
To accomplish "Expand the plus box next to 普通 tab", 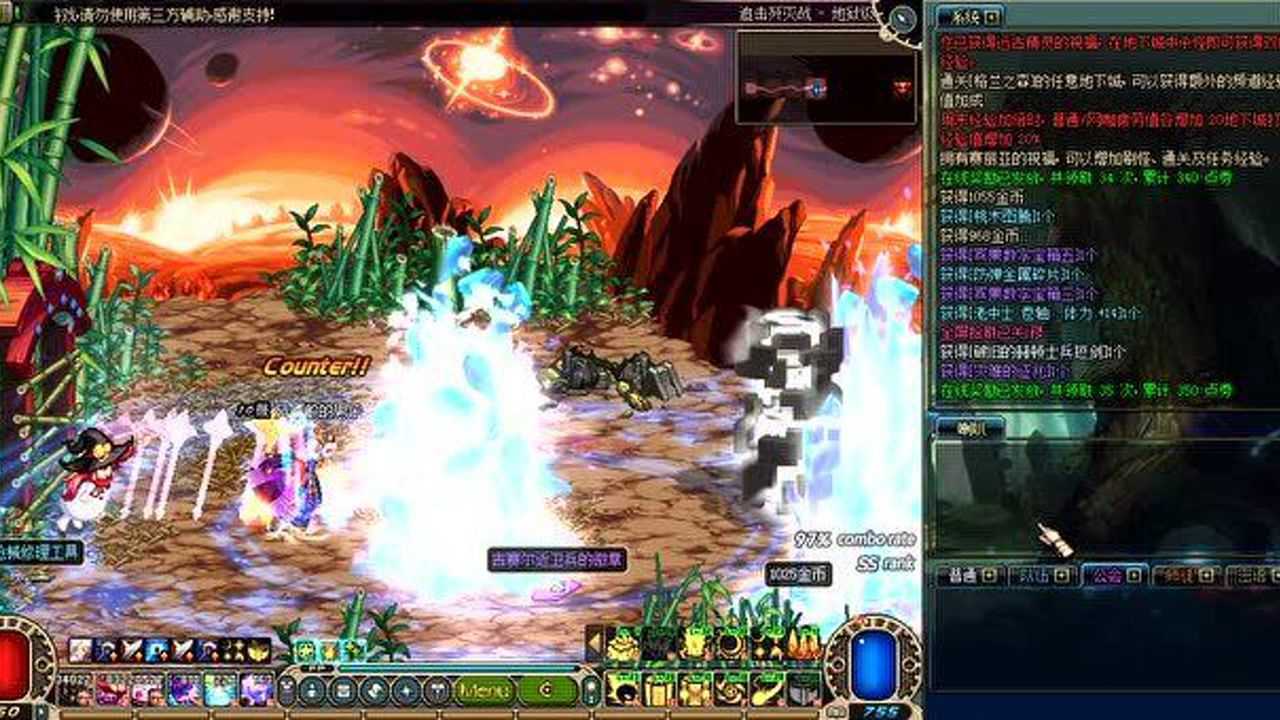I will point(988,576).
